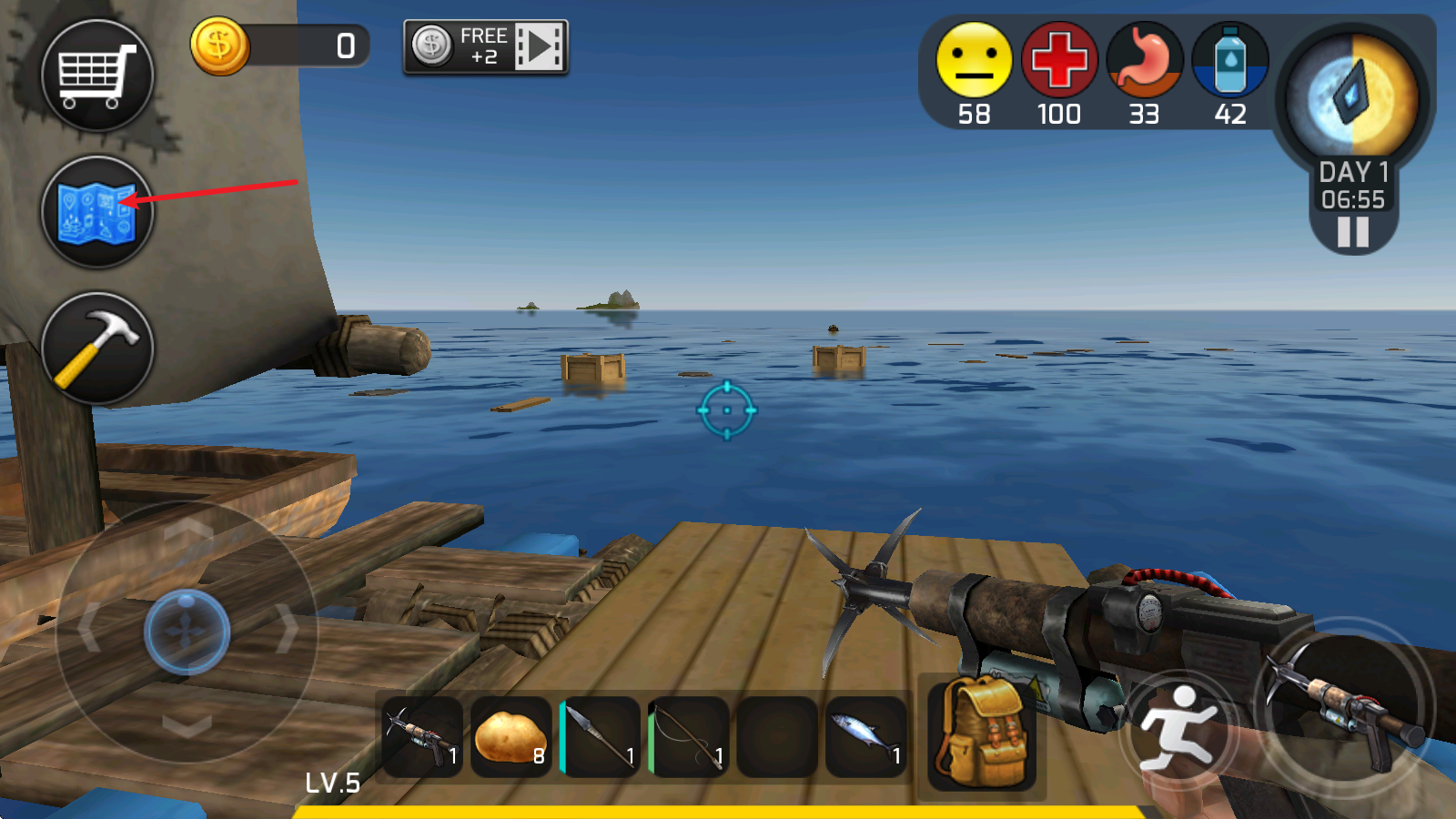Select the fishing rod hotbar slot
The width and height of the screenshot is (1456, 819).
pos(688,736)
